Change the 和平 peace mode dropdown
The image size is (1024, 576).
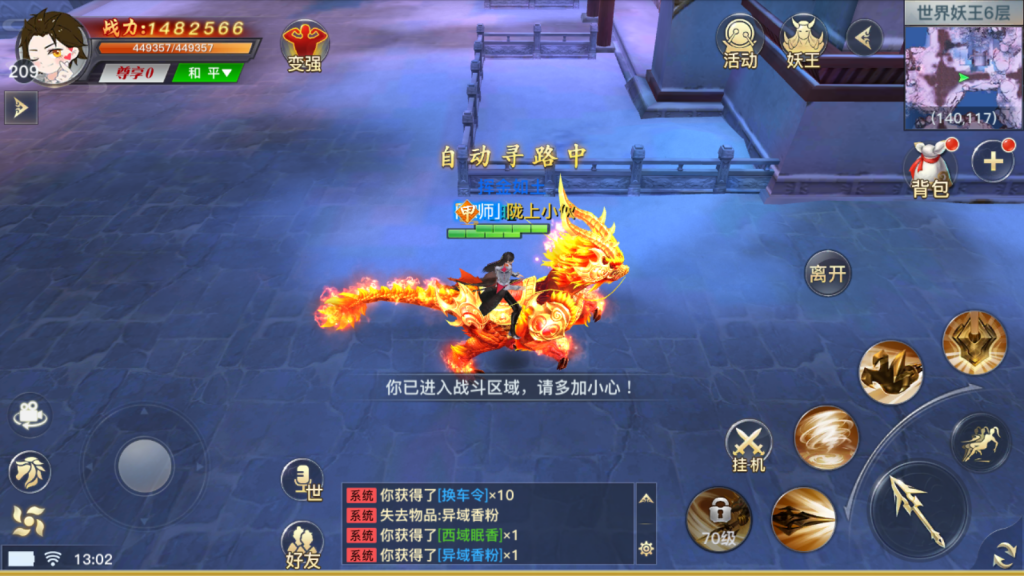click(x=207, y=72)
